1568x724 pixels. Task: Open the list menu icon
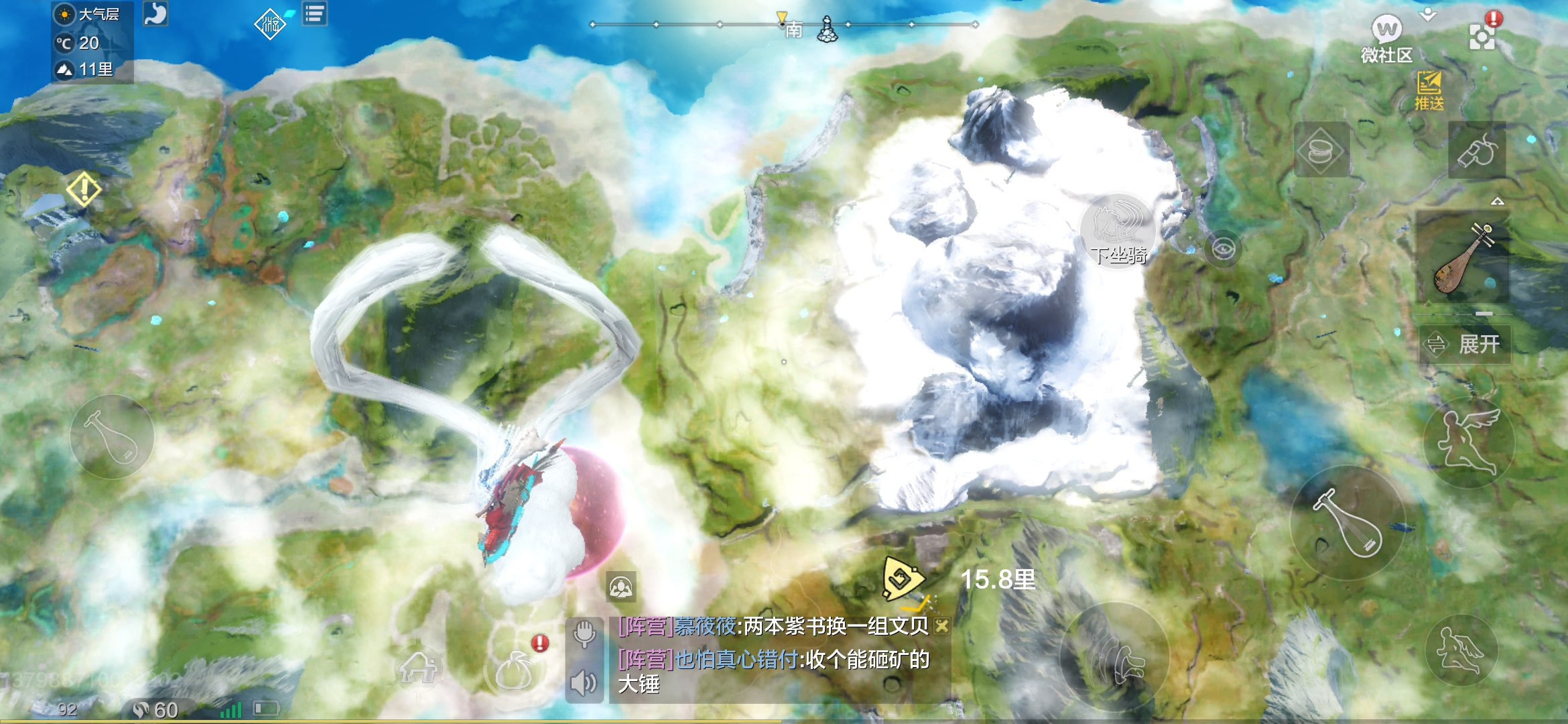(315, 13)
